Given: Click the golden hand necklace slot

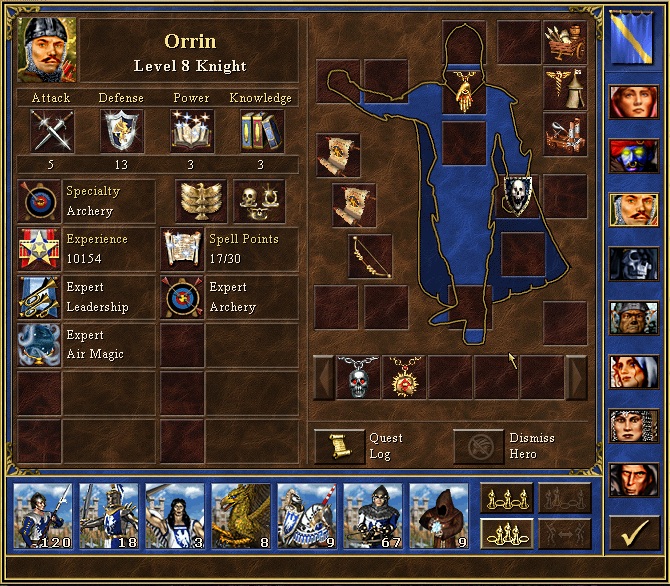Looking at the screenshot, I should tap(463, 88).
